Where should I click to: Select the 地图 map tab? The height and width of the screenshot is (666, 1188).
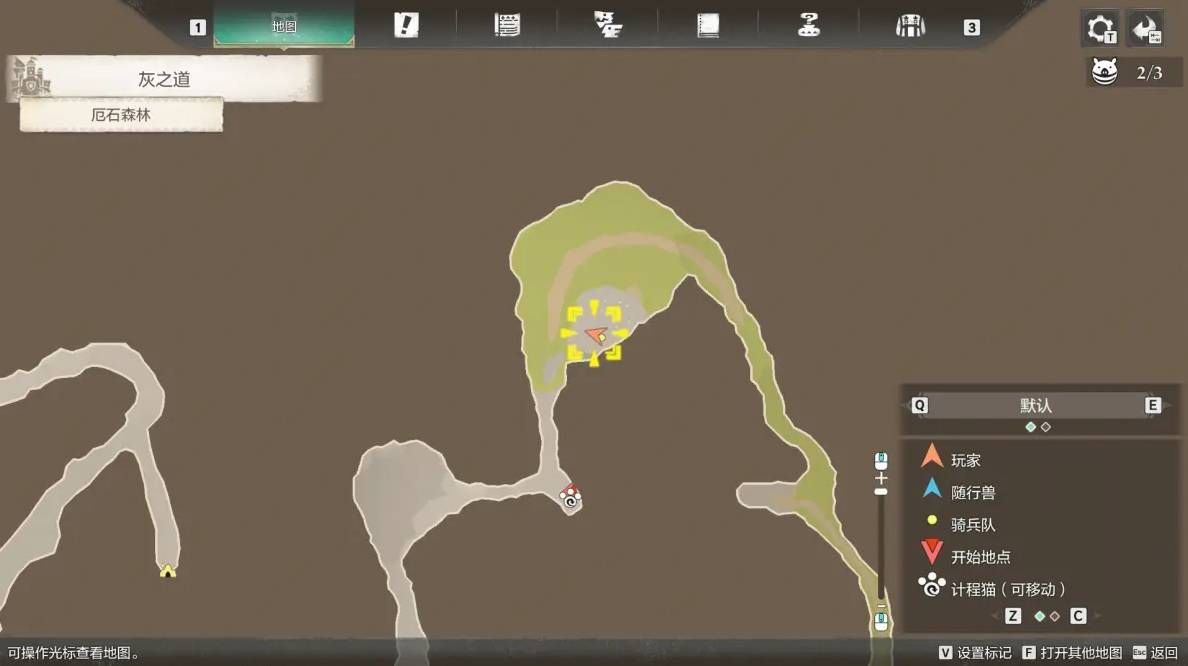pyautogui.click(x=284, y=26)
